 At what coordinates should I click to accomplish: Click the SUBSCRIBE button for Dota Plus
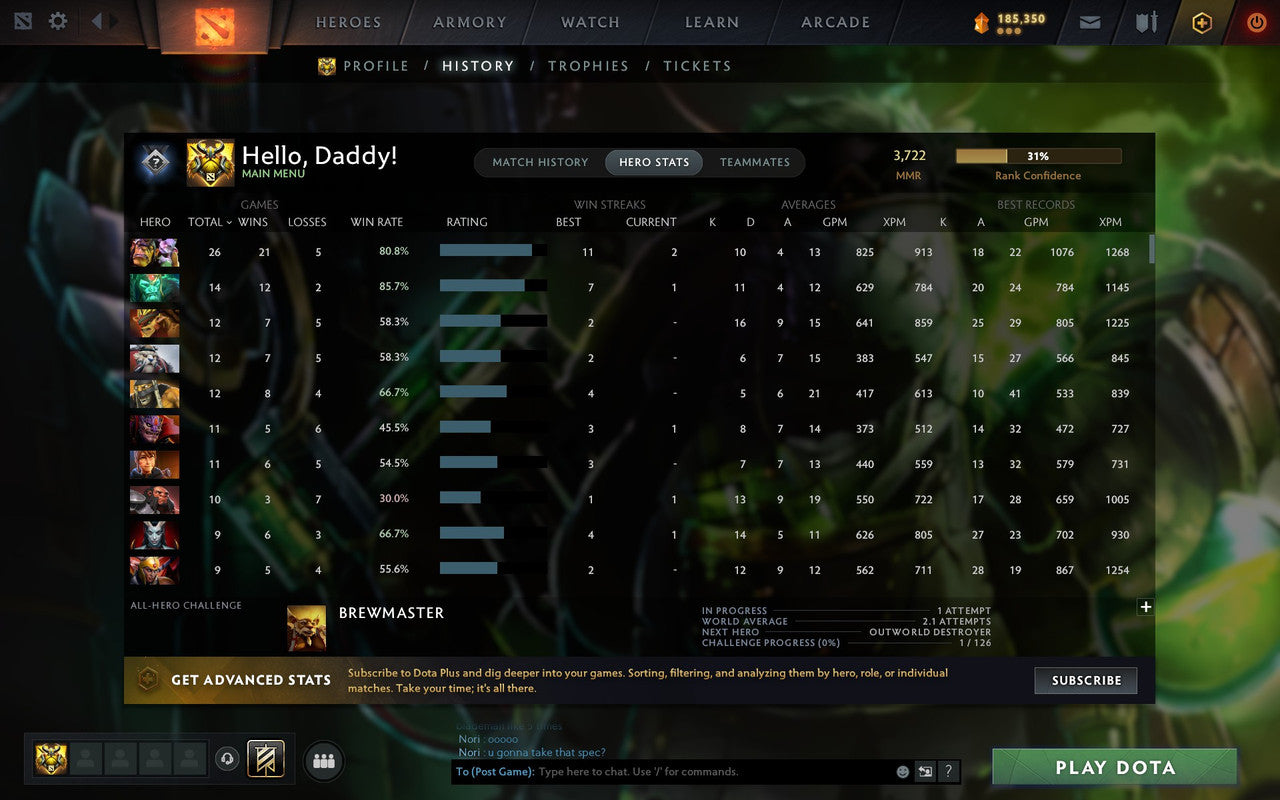point(1086,680)
